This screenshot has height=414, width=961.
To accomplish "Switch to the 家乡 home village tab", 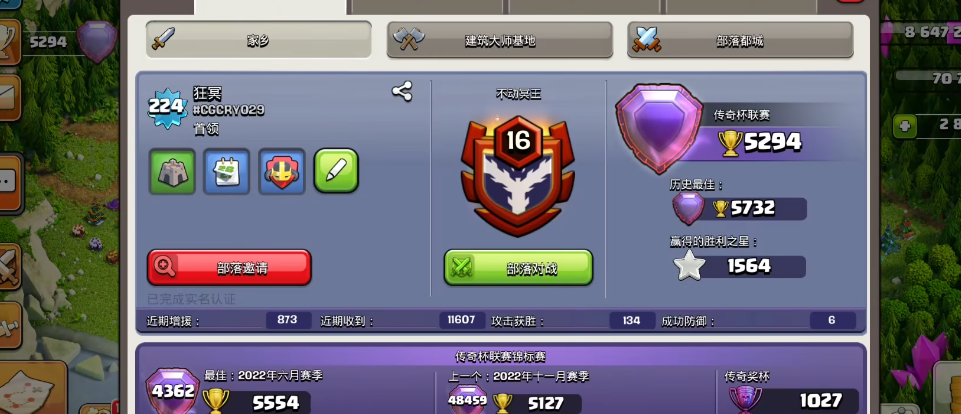I will click(258, 40).
